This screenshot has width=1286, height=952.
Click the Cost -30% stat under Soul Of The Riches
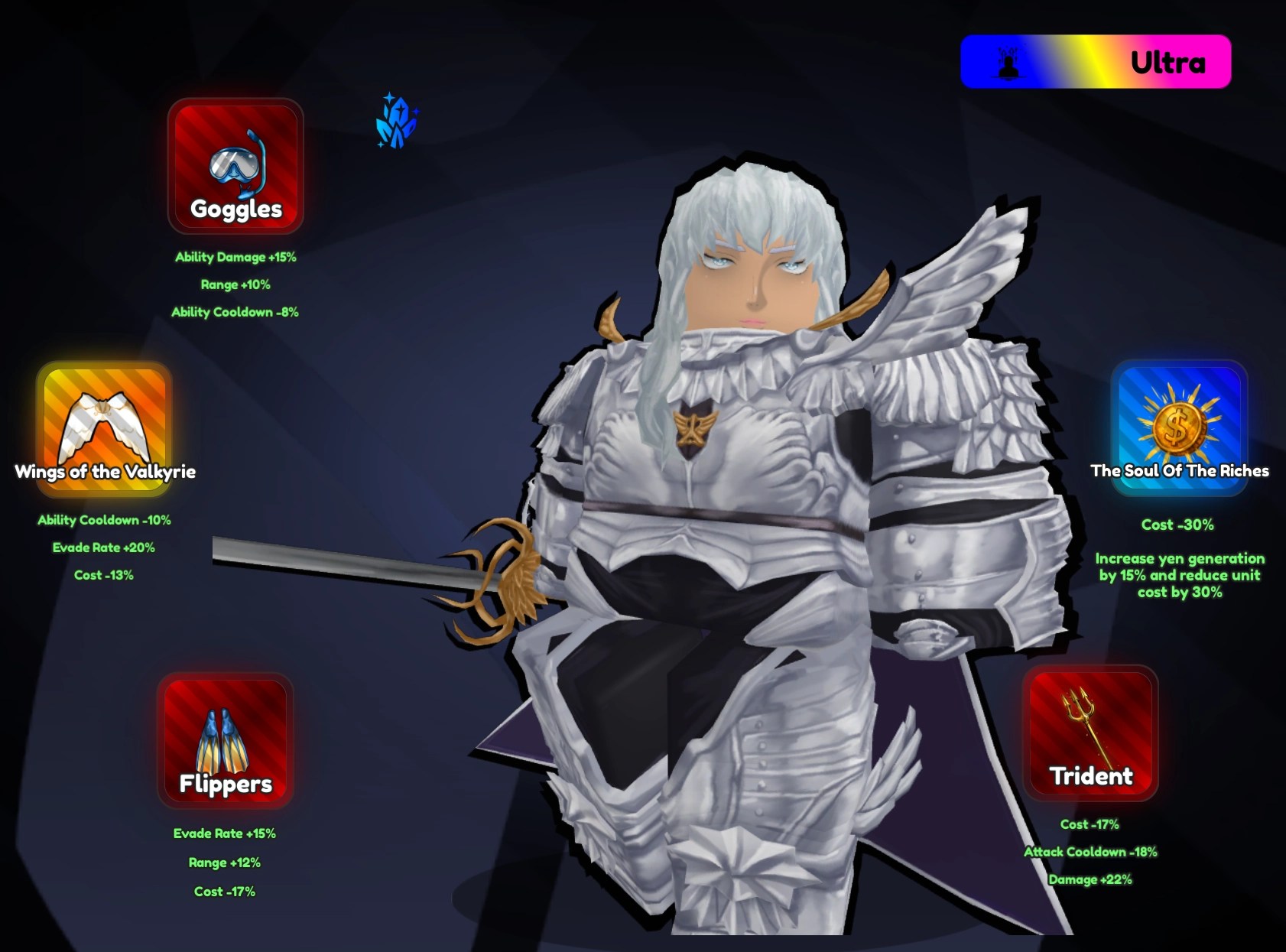(1178, 525)
